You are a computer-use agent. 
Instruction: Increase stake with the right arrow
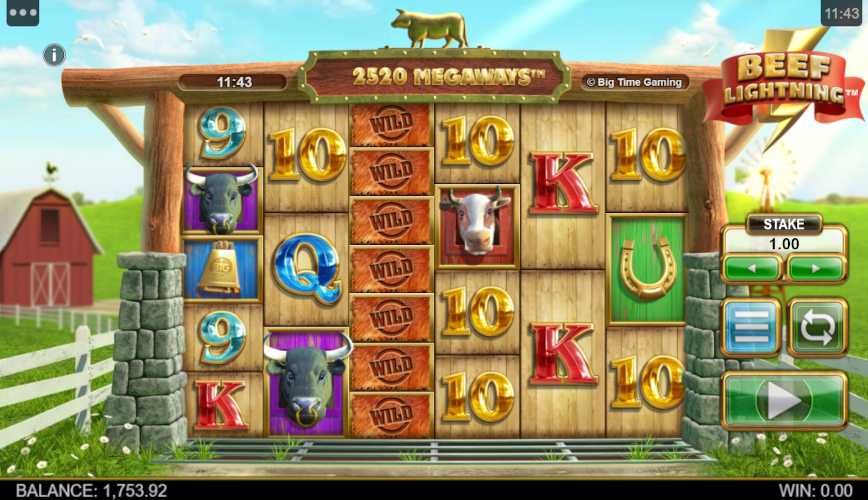point(816,268)
